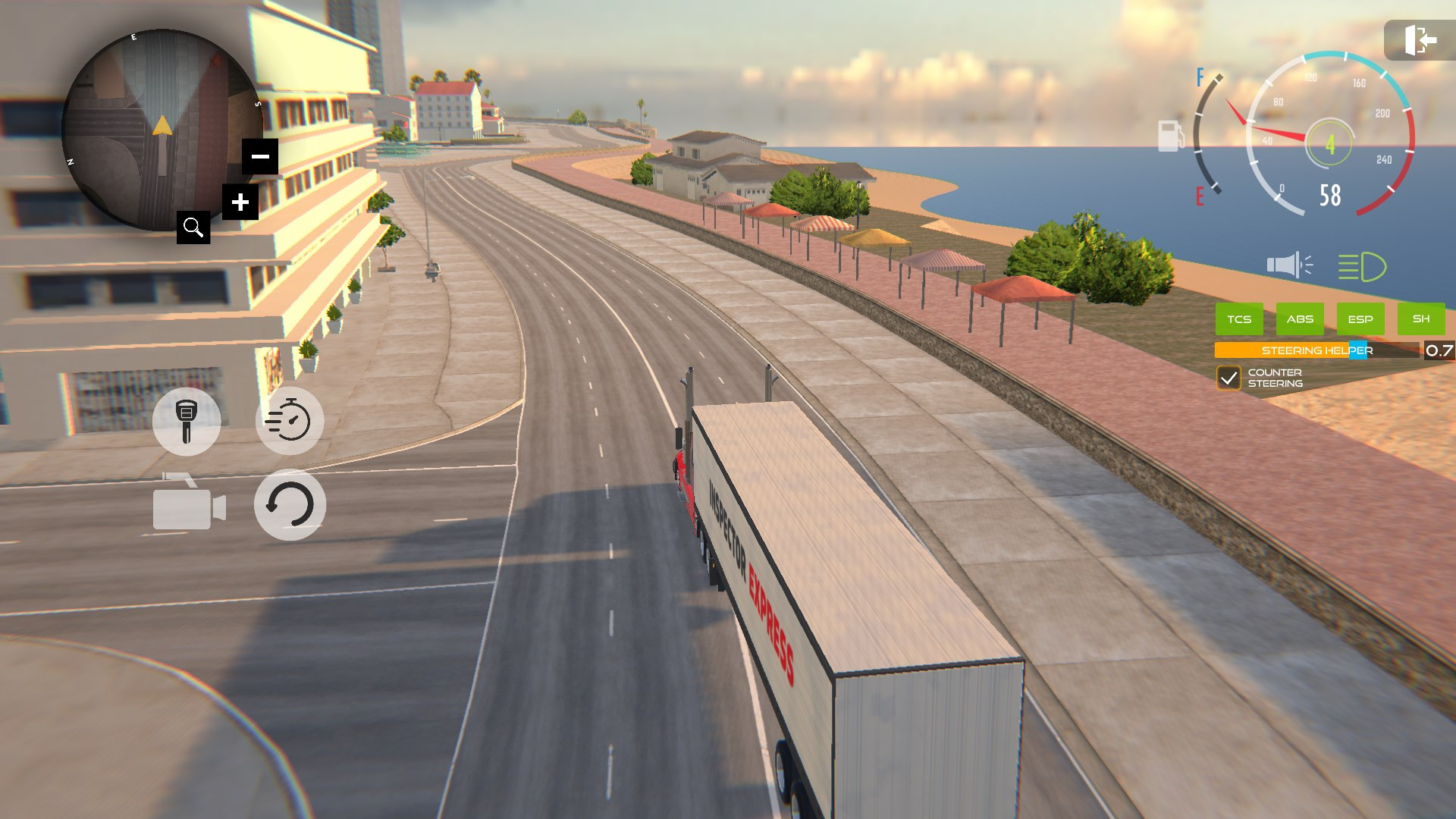Exit the vehicle using the exit button
Viewport: 1456px width, 819px height.
[x=1419, y=40]
